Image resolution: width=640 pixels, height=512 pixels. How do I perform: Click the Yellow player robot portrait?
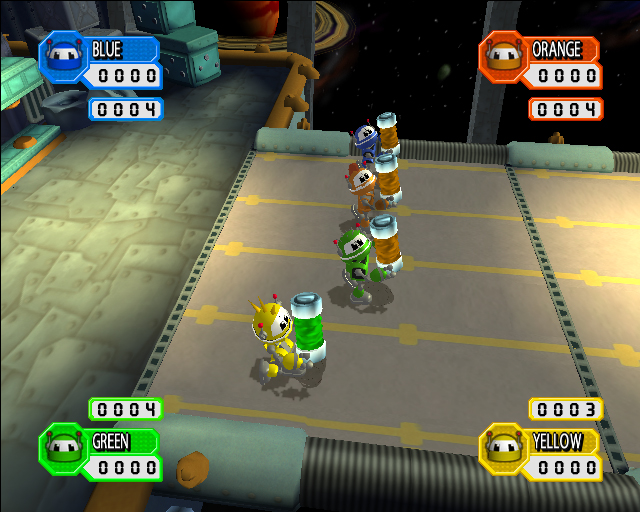click(x=504, y=446)
